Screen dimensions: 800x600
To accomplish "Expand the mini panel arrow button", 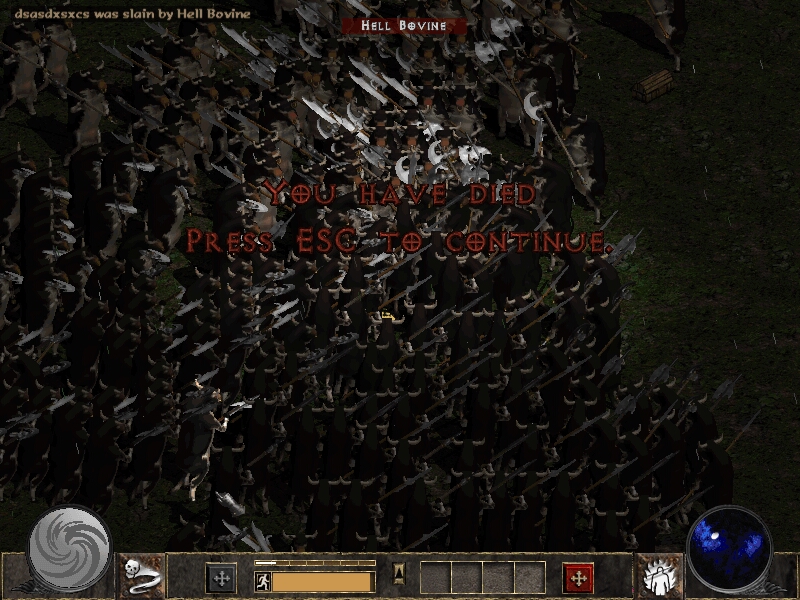I will click(397, 573).
